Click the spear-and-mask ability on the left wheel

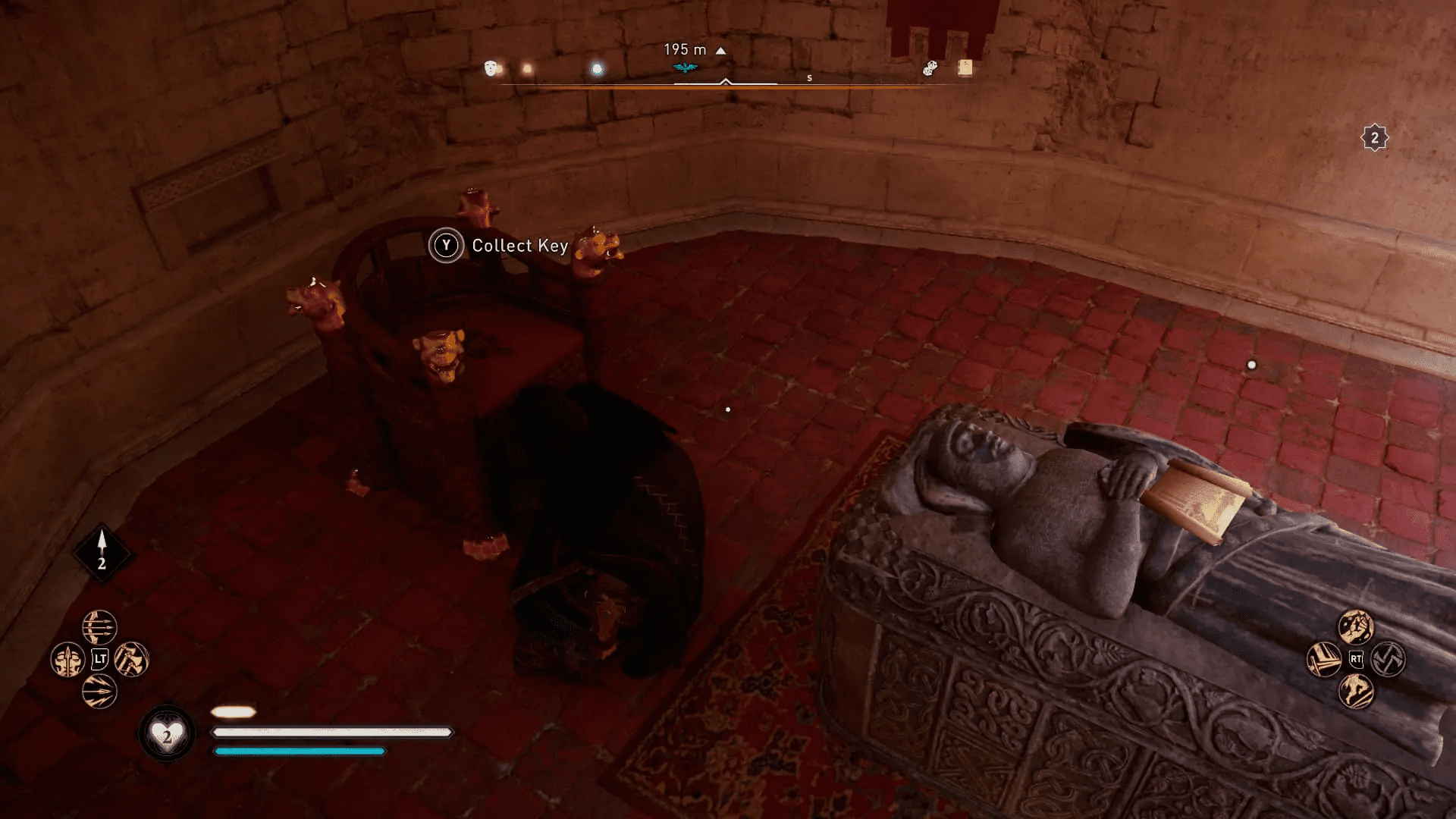coord(67,658)
